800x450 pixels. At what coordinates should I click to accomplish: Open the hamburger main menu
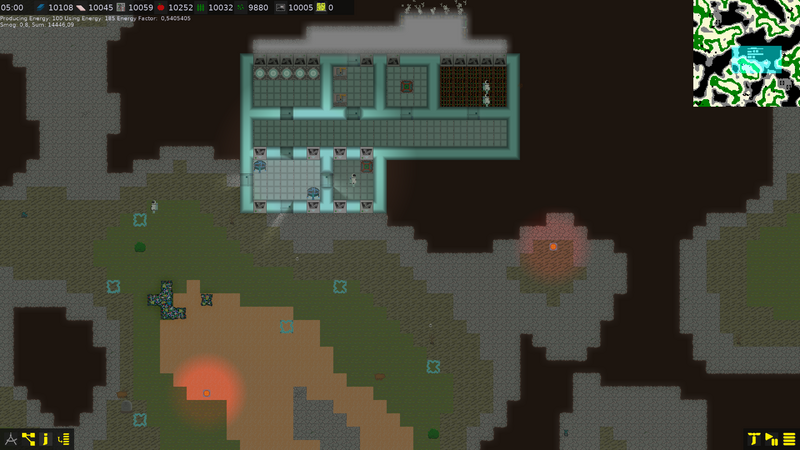[x=789, y=438]
